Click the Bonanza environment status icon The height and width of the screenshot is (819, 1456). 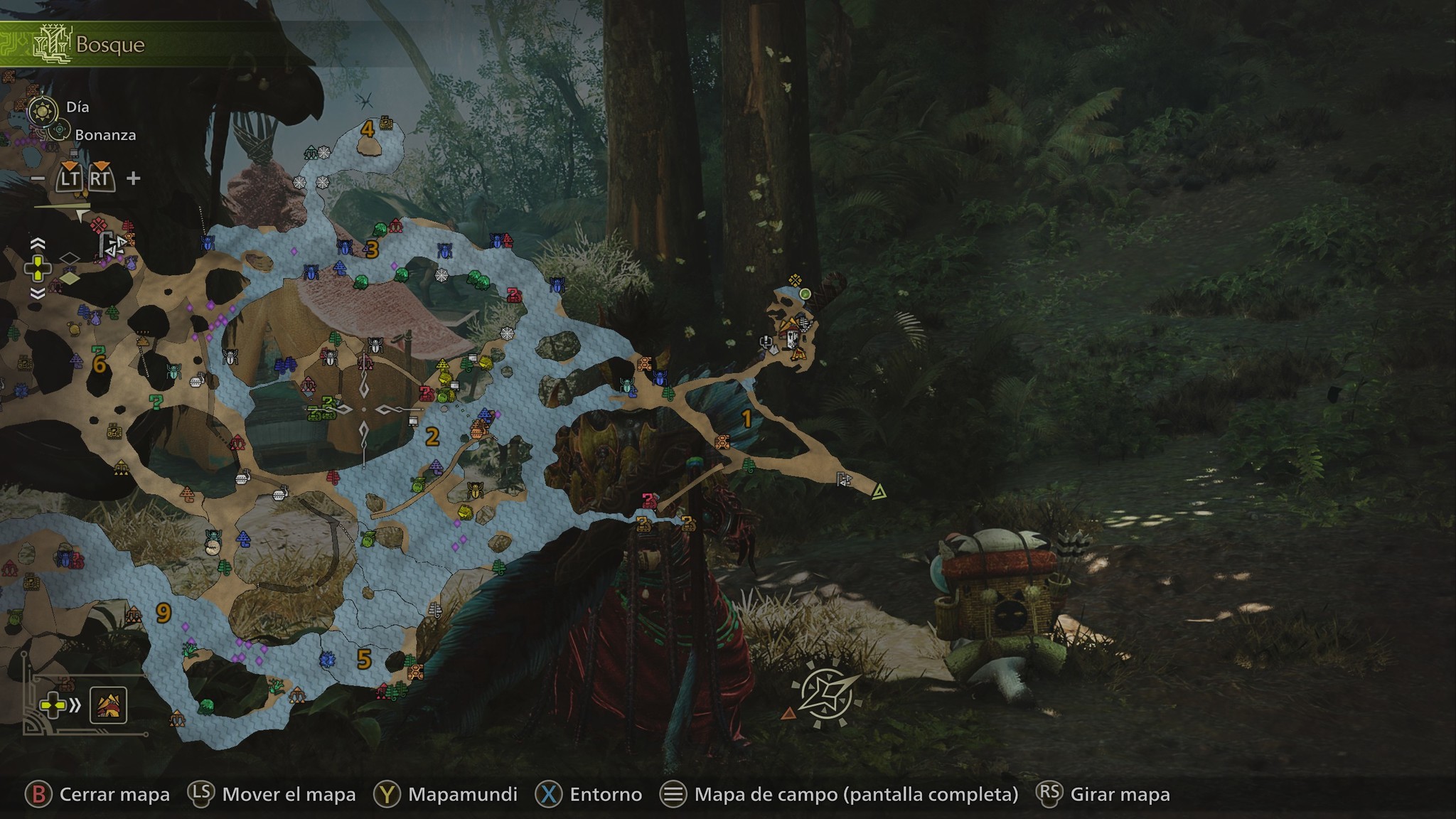[60, 131]
